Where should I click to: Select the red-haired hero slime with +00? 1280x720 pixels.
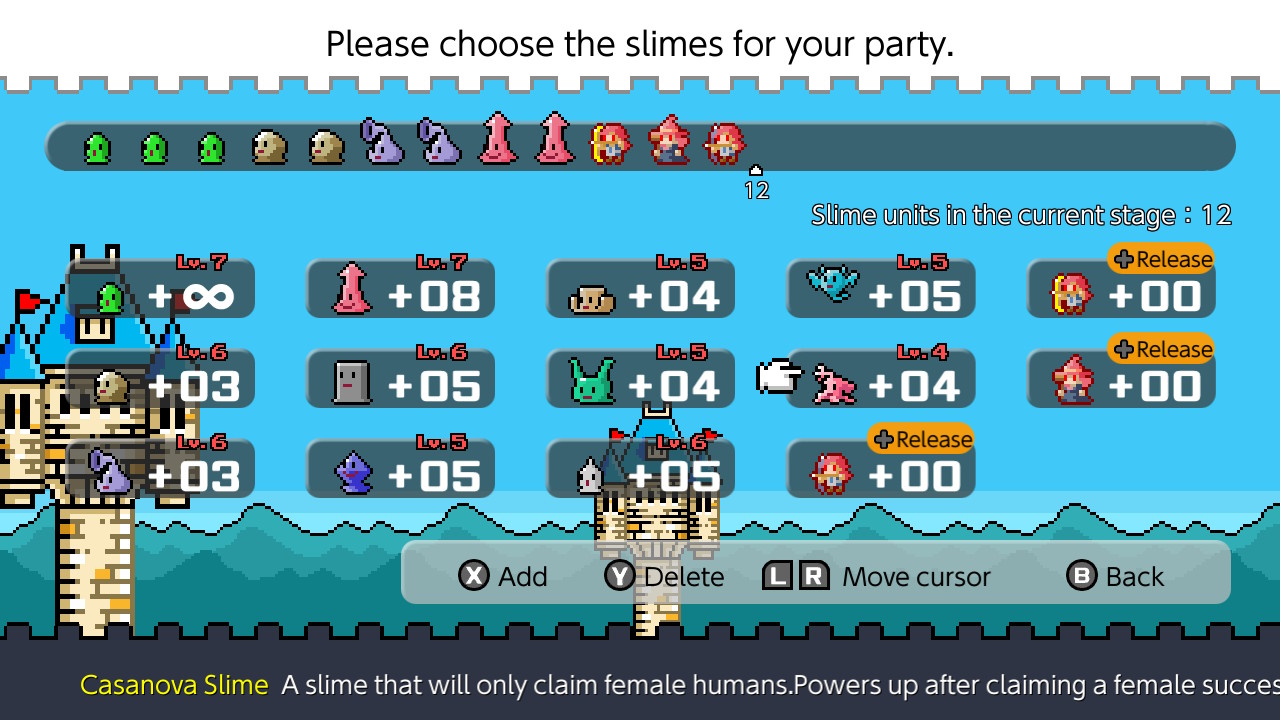tap(1120, 290)
